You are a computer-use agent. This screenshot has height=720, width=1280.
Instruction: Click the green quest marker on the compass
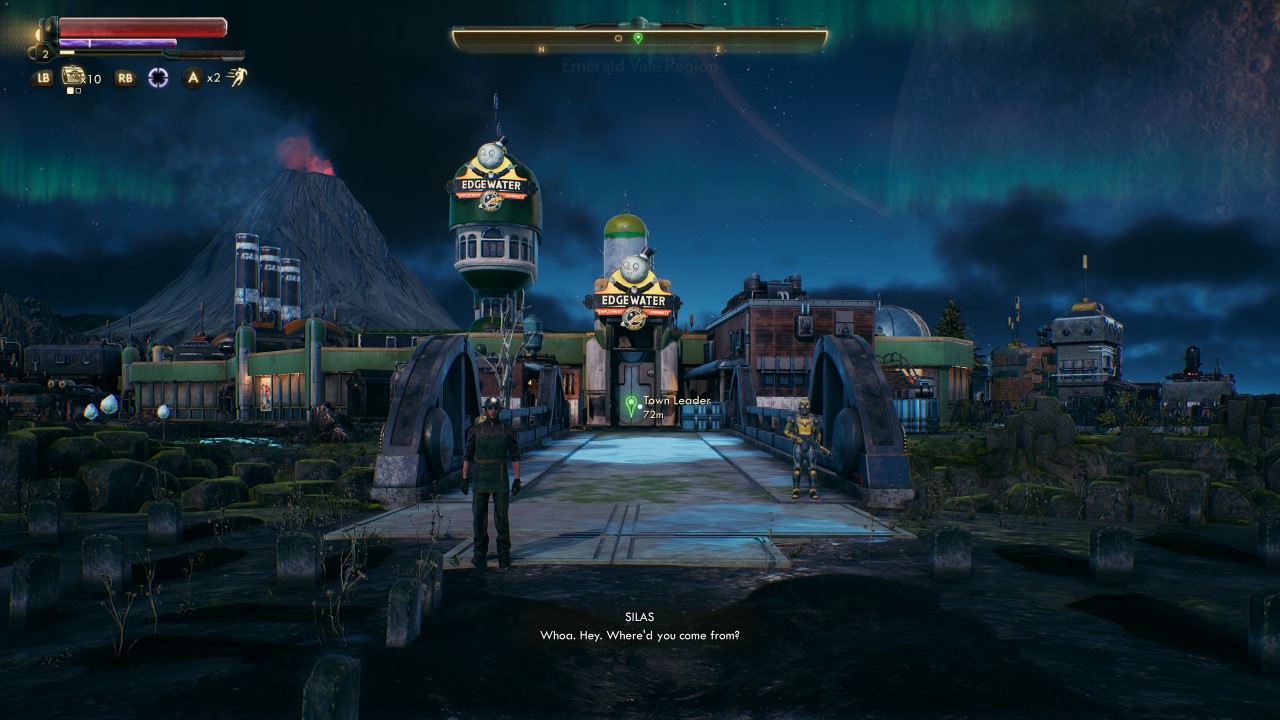pyautogui.click(x=638, y=38)
